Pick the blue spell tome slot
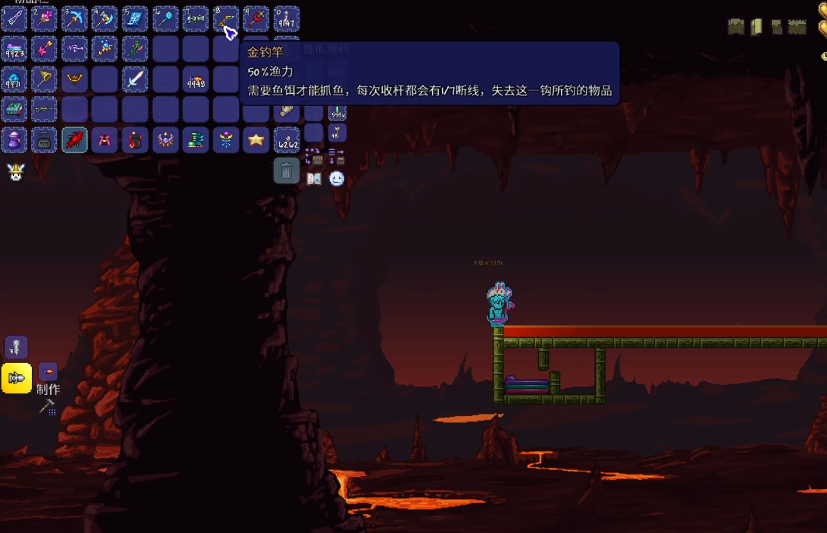827x533 pixels. click(135, 18)
